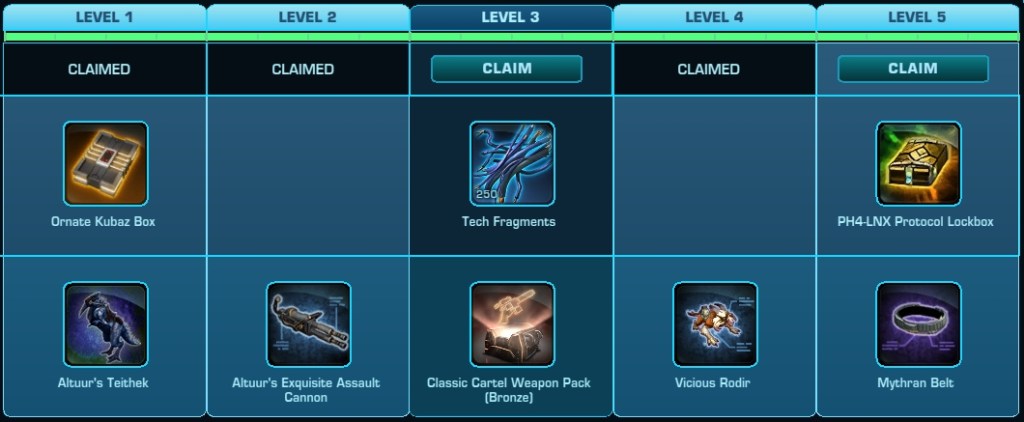Viewport: 1024px width, 422px height.
Task: Click the Level 5 column header
Action: click(917, 17)
